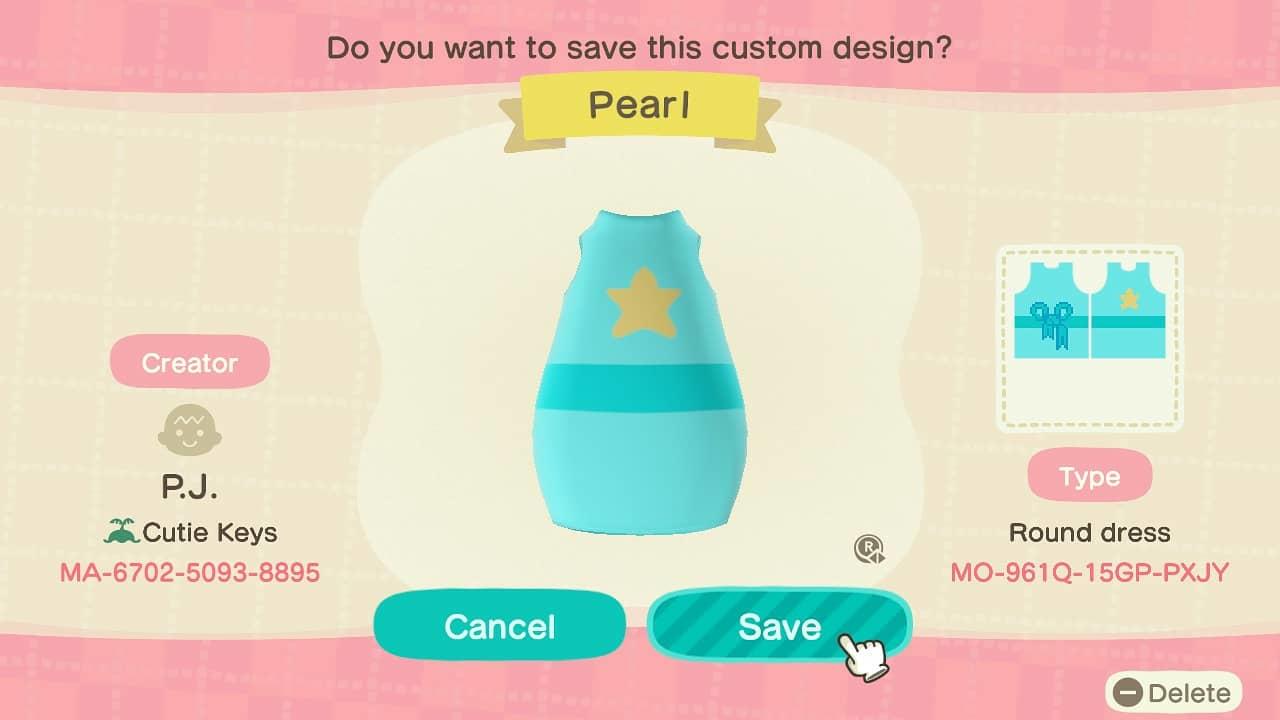
Task: Click the minus icon on the Delete control
Action: [x=1129, y=692]
